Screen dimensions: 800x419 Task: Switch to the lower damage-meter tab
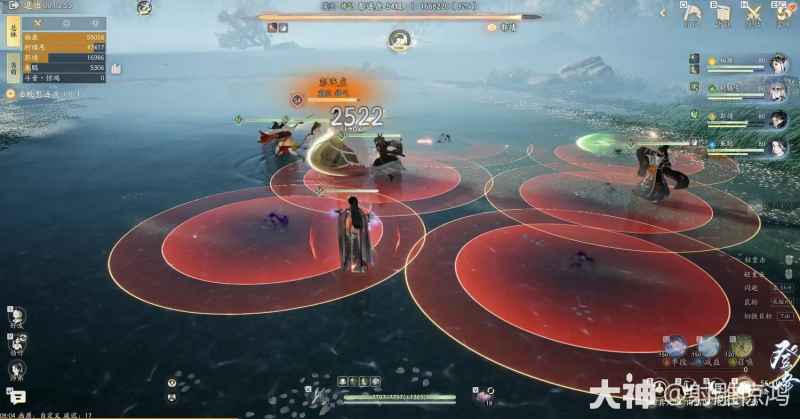point(13,67)
